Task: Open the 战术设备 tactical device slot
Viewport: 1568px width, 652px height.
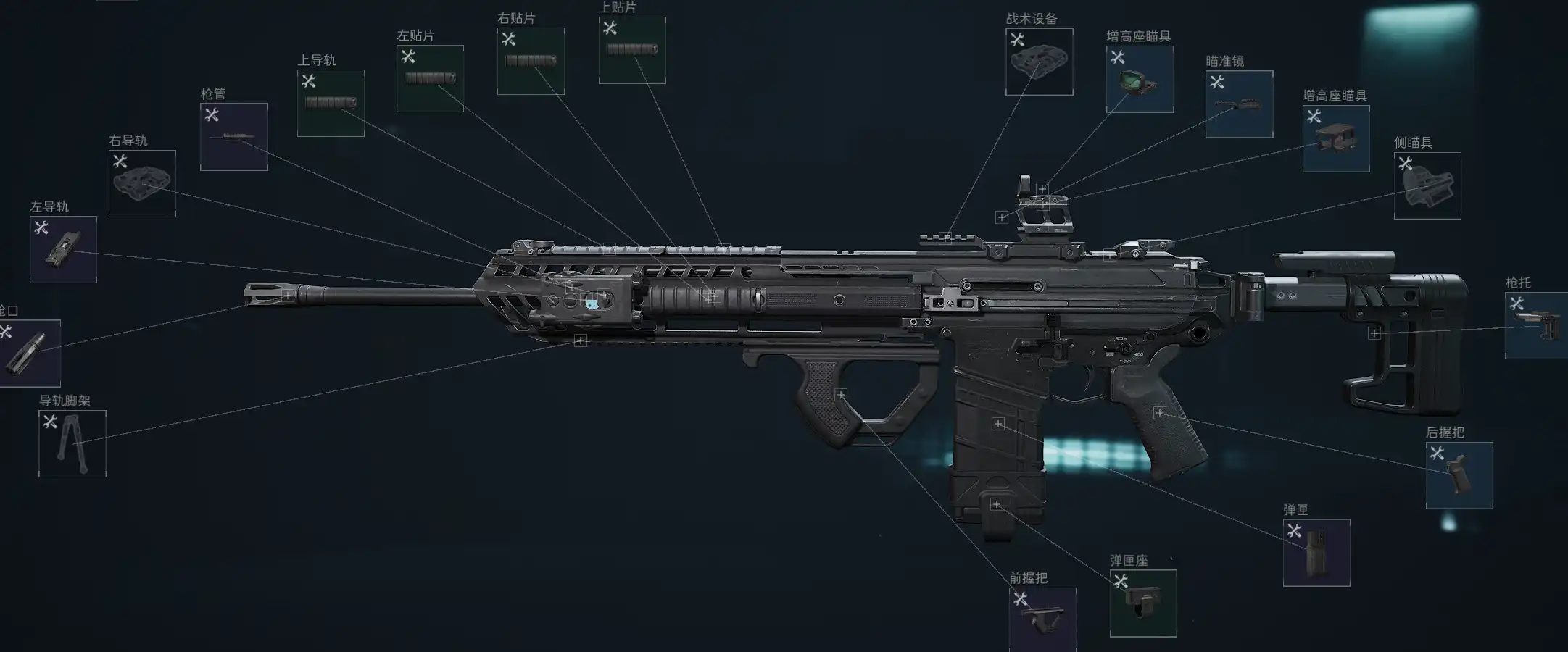Action: [x=1039, y=62]
